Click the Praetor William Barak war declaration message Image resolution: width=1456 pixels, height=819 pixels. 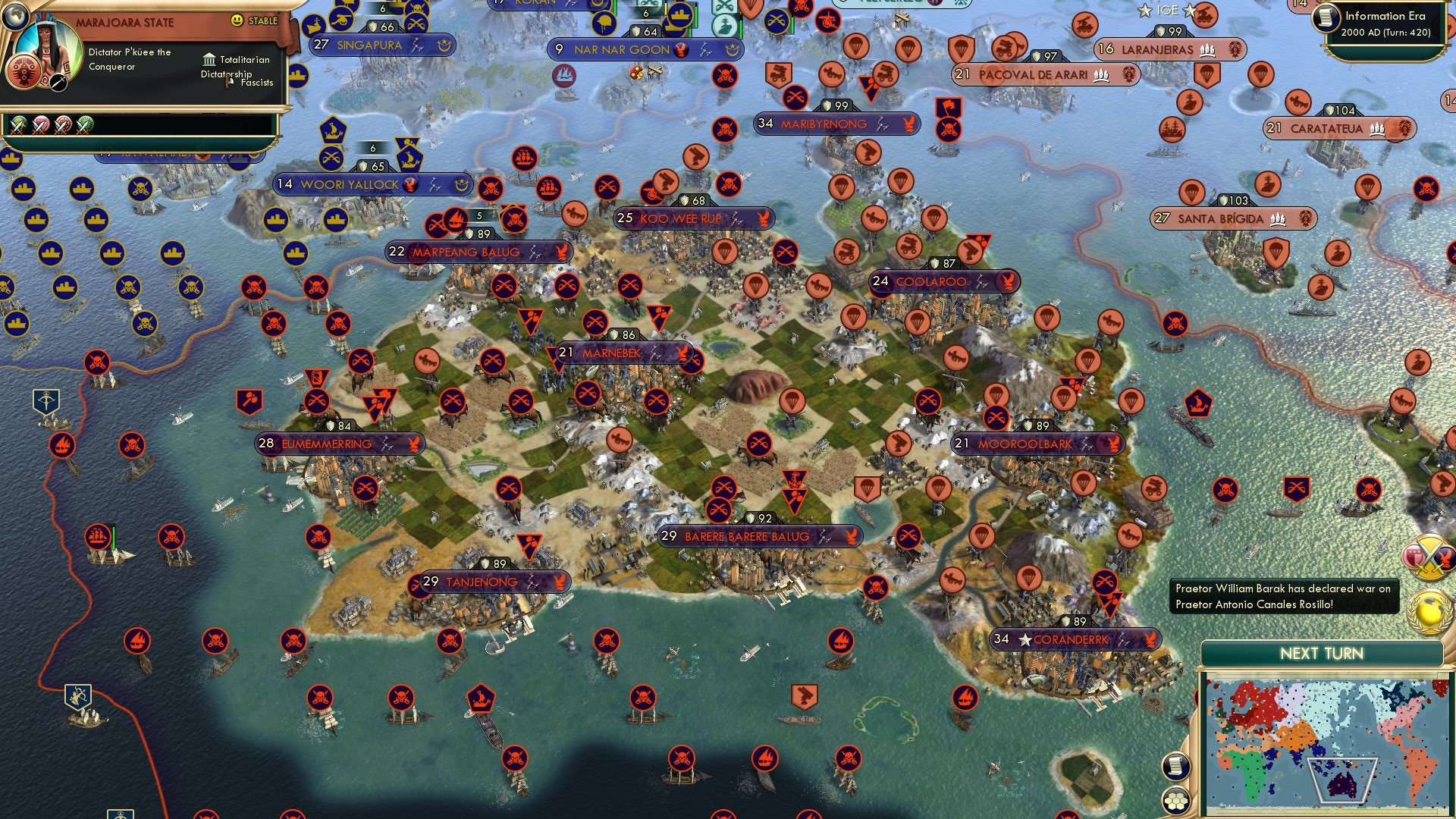pos(1282,596)
